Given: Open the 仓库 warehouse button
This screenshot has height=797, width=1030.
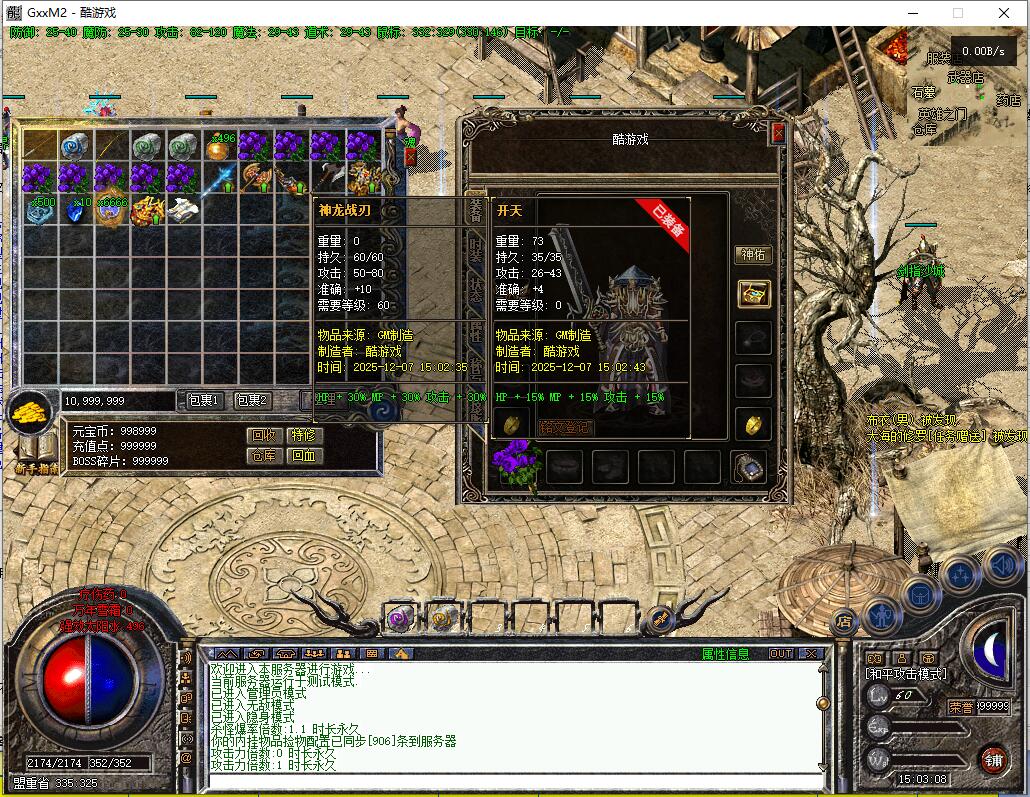Looking at the screenshot, I should point(264,456).
